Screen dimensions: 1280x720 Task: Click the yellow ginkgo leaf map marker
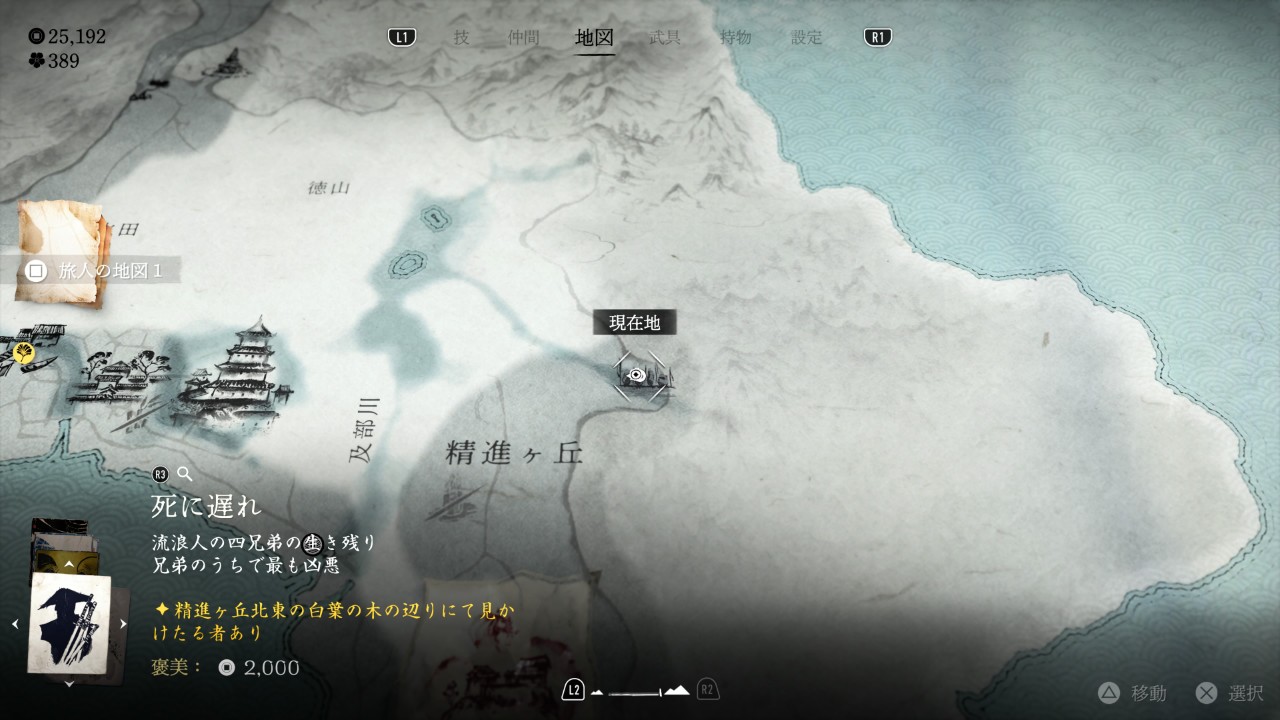tap(24, 352)
